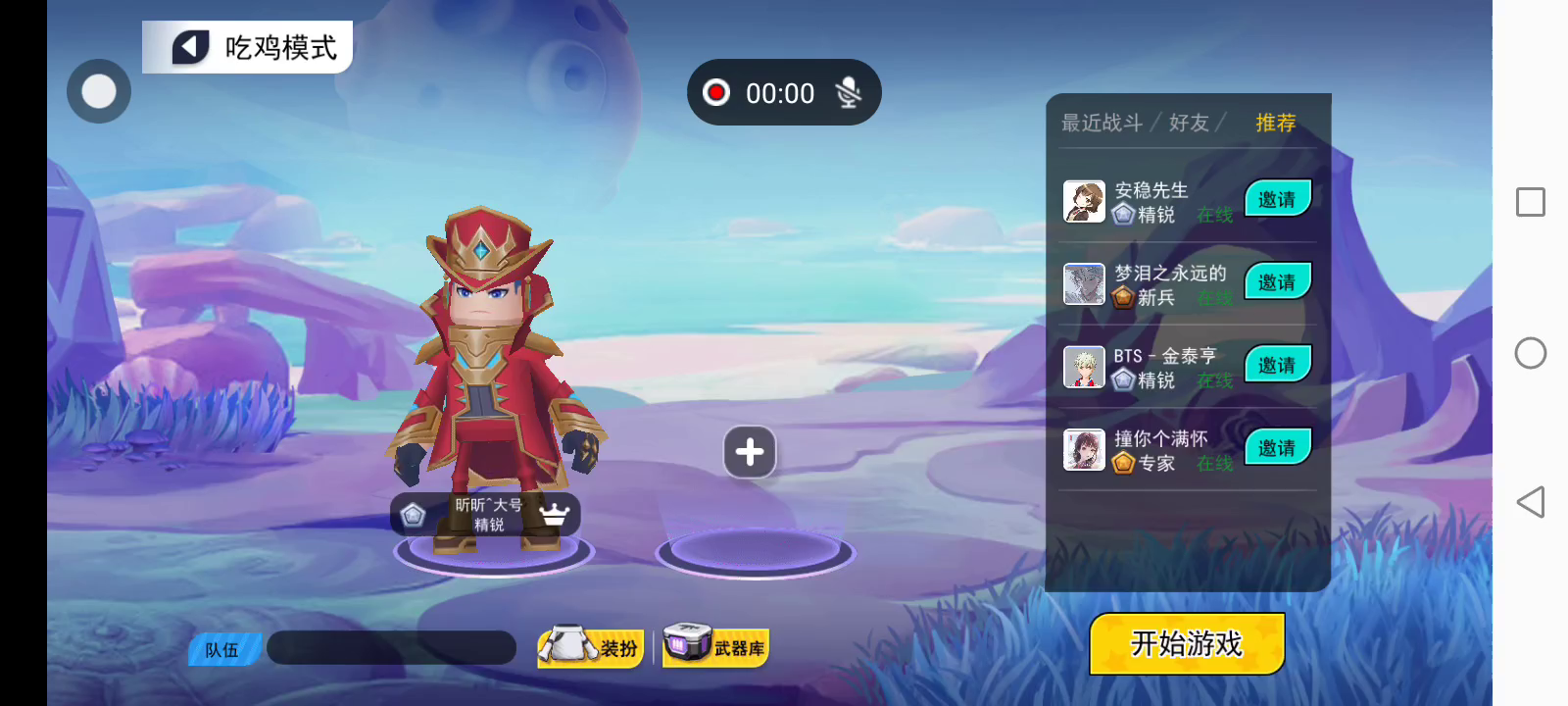The height and width of the screenshot is (706, 1568).
Task: Stop the screen recording
Action: 716,93
